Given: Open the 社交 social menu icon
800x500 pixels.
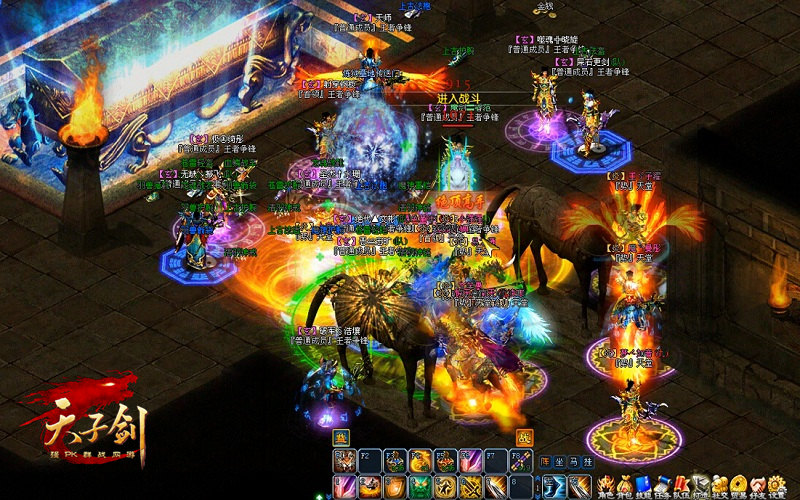Looking at the screenshot, I should pos(720,484).
